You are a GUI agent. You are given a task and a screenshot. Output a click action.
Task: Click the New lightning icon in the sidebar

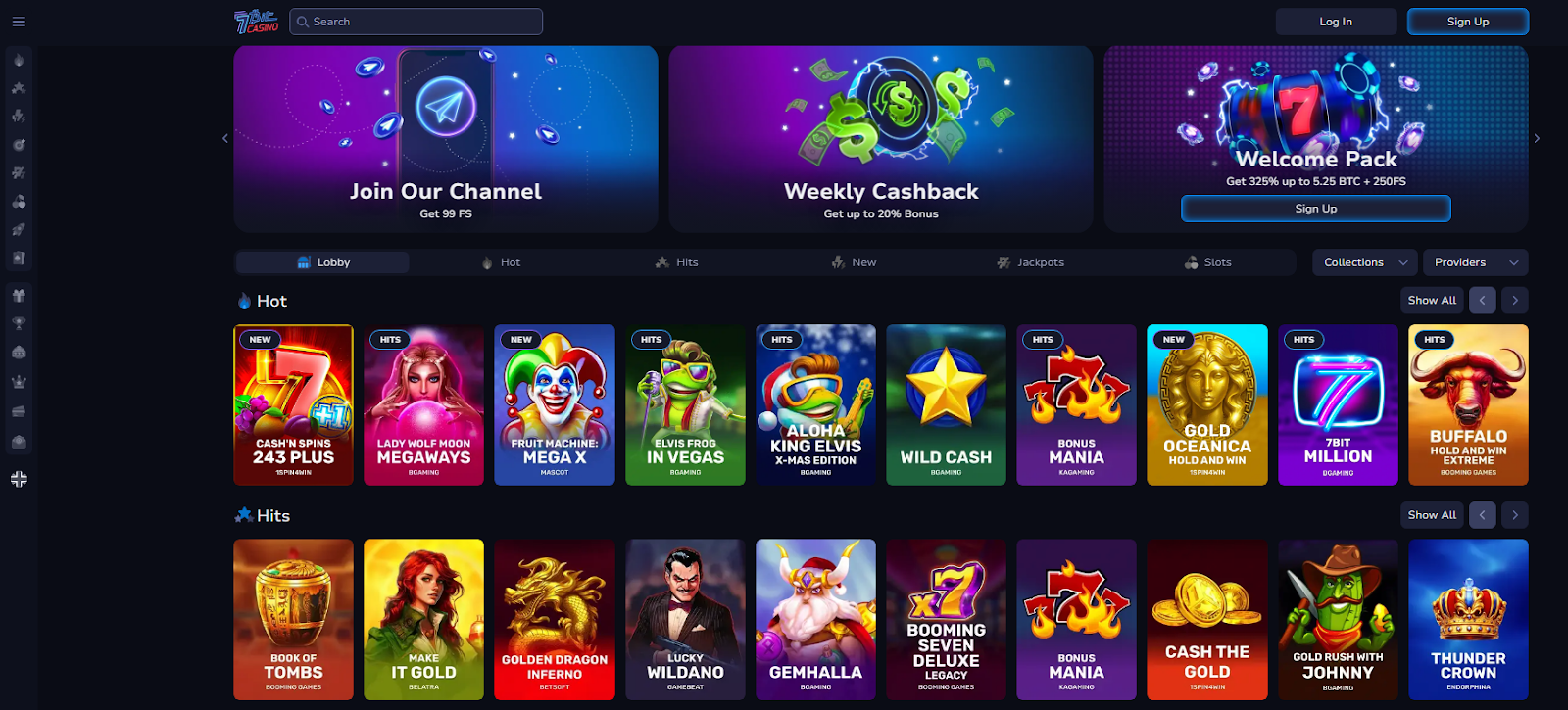(19, 115)
